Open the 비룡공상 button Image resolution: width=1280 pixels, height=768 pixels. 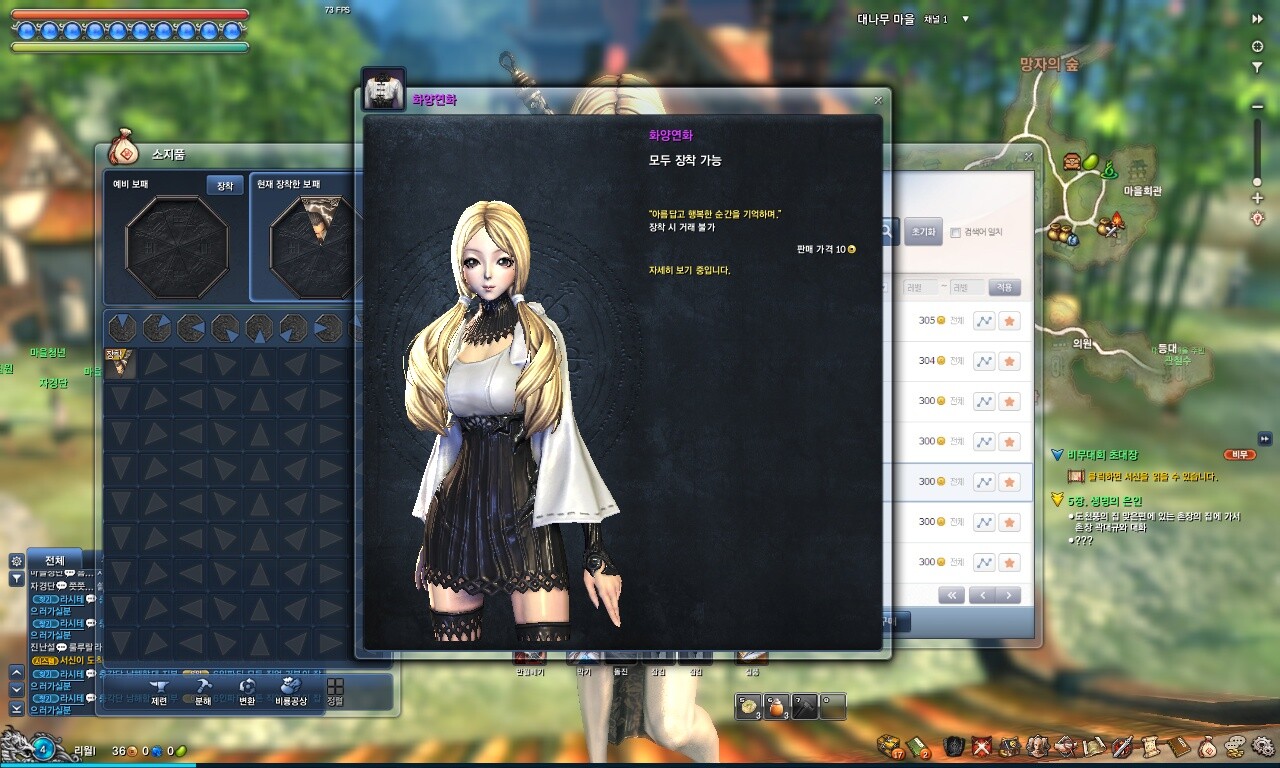pos(292,691)
